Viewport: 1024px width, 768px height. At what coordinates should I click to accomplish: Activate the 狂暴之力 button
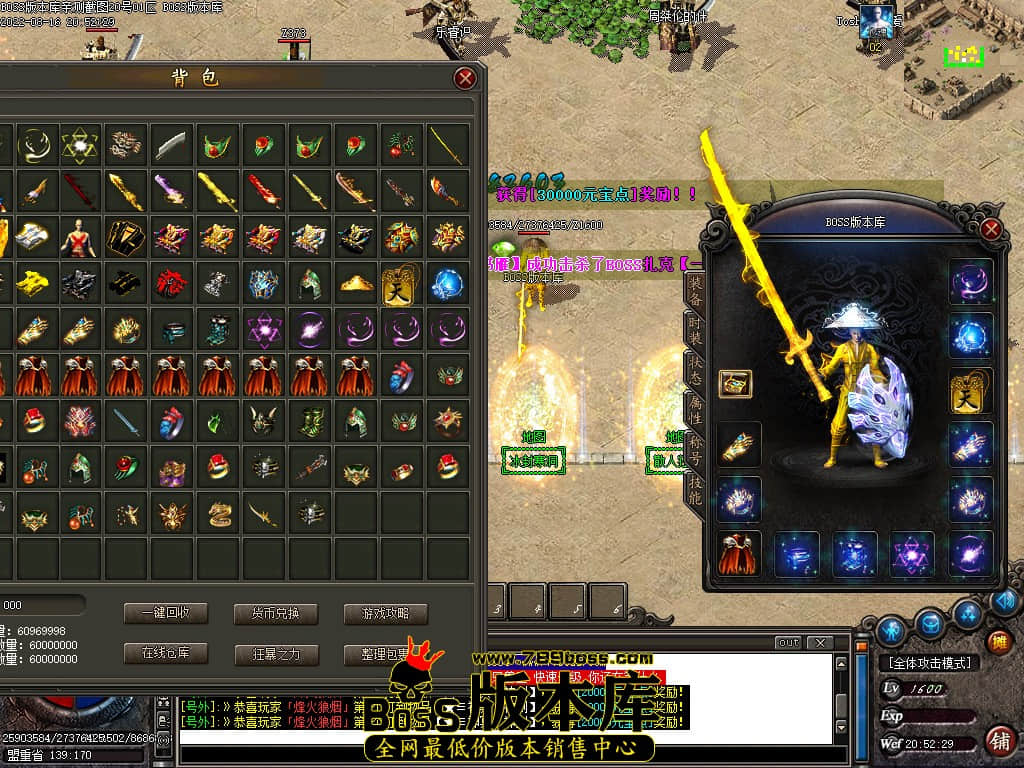[275, 655]
